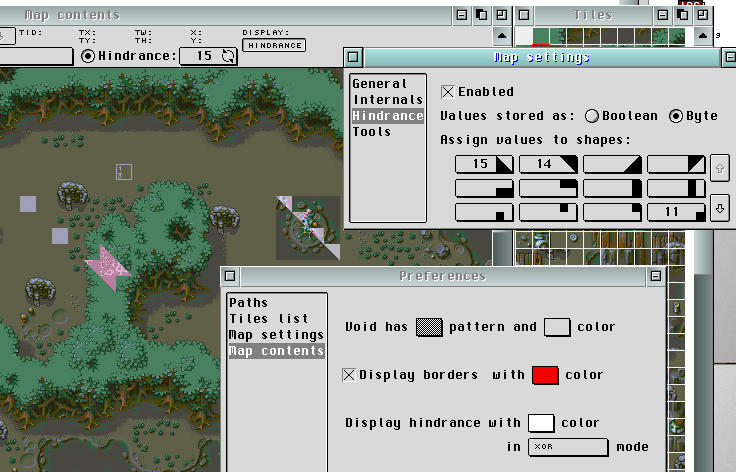Select the Byte storage option
Screen dimensions: 736x472
(676, 116)
